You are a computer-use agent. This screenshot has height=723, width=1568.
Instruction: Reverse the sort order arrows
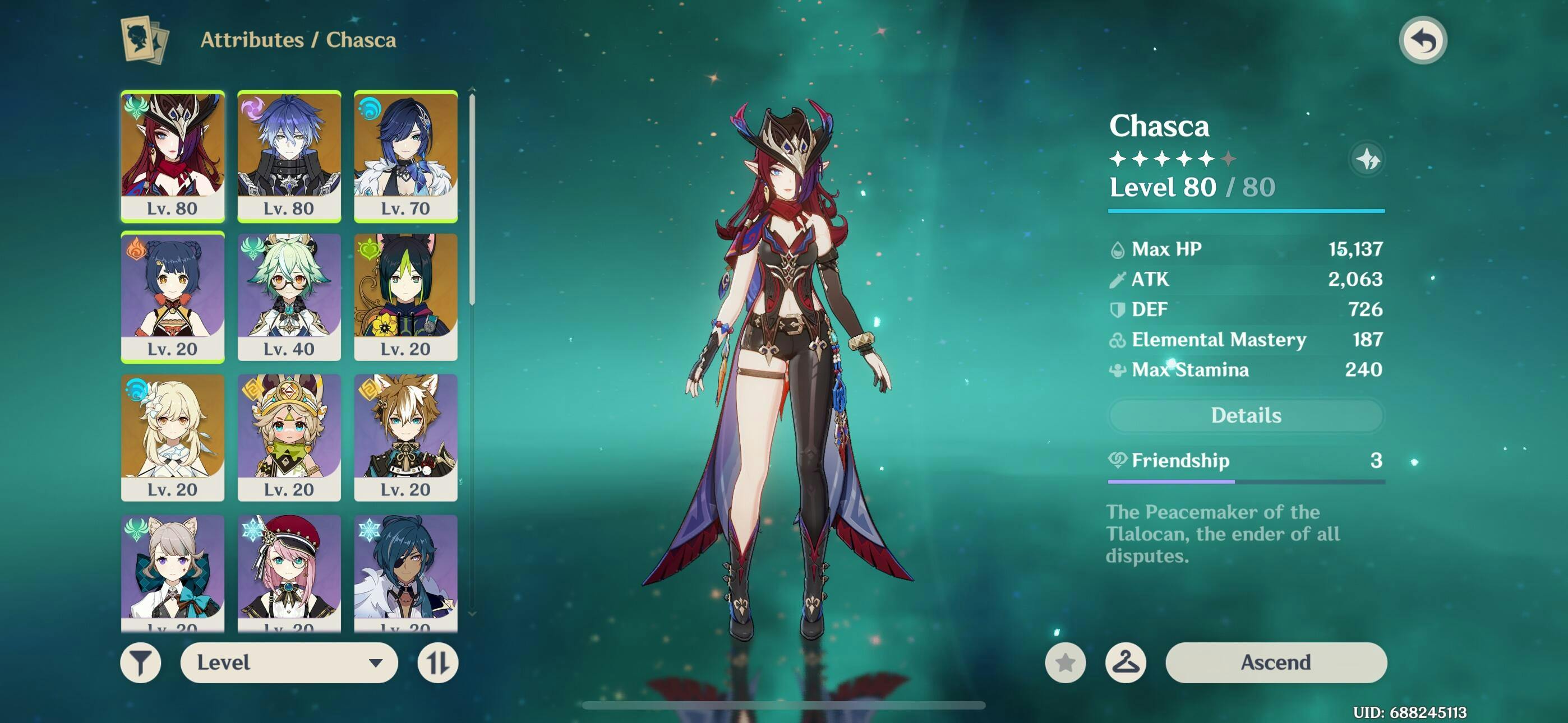point(437,662)
